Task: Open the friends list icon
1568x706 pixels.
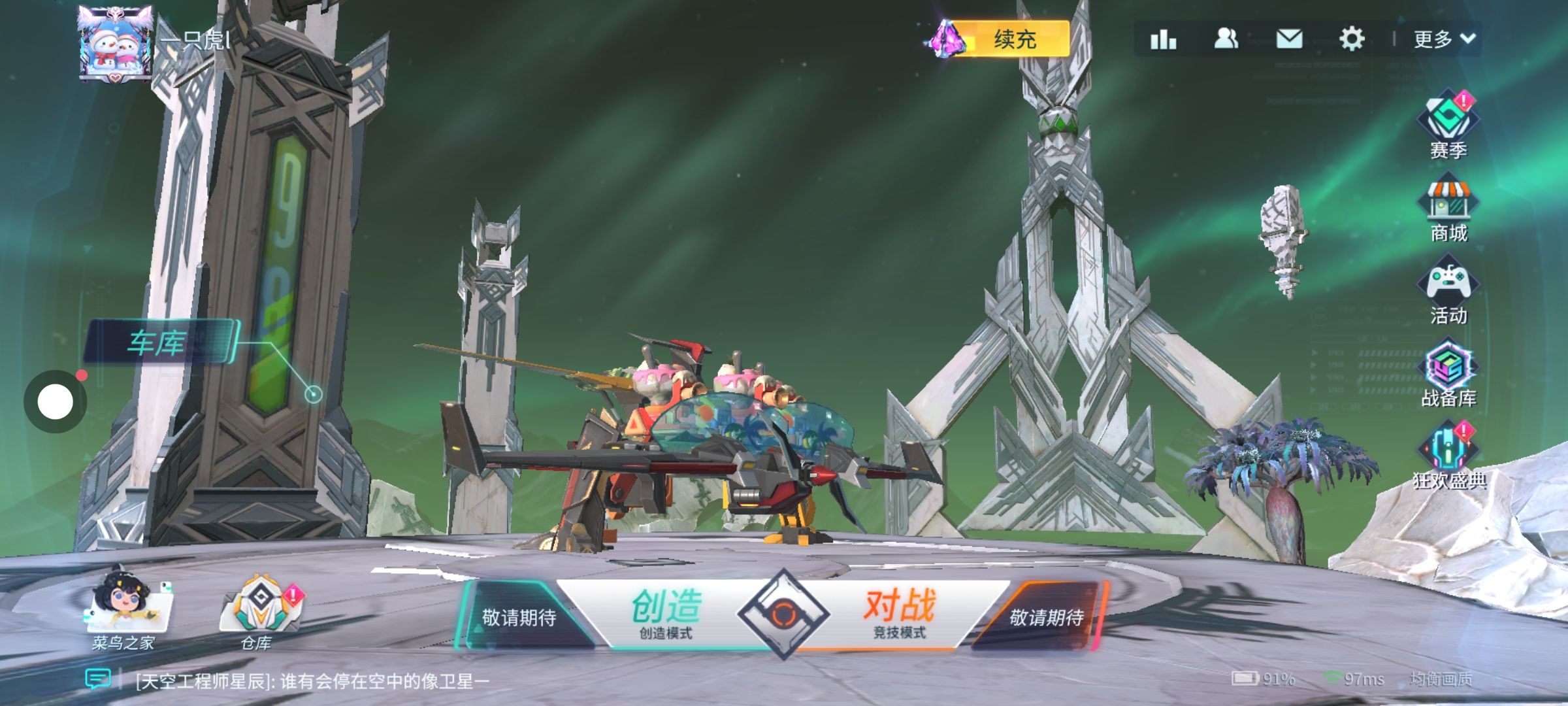Action: pos(1226,39)
